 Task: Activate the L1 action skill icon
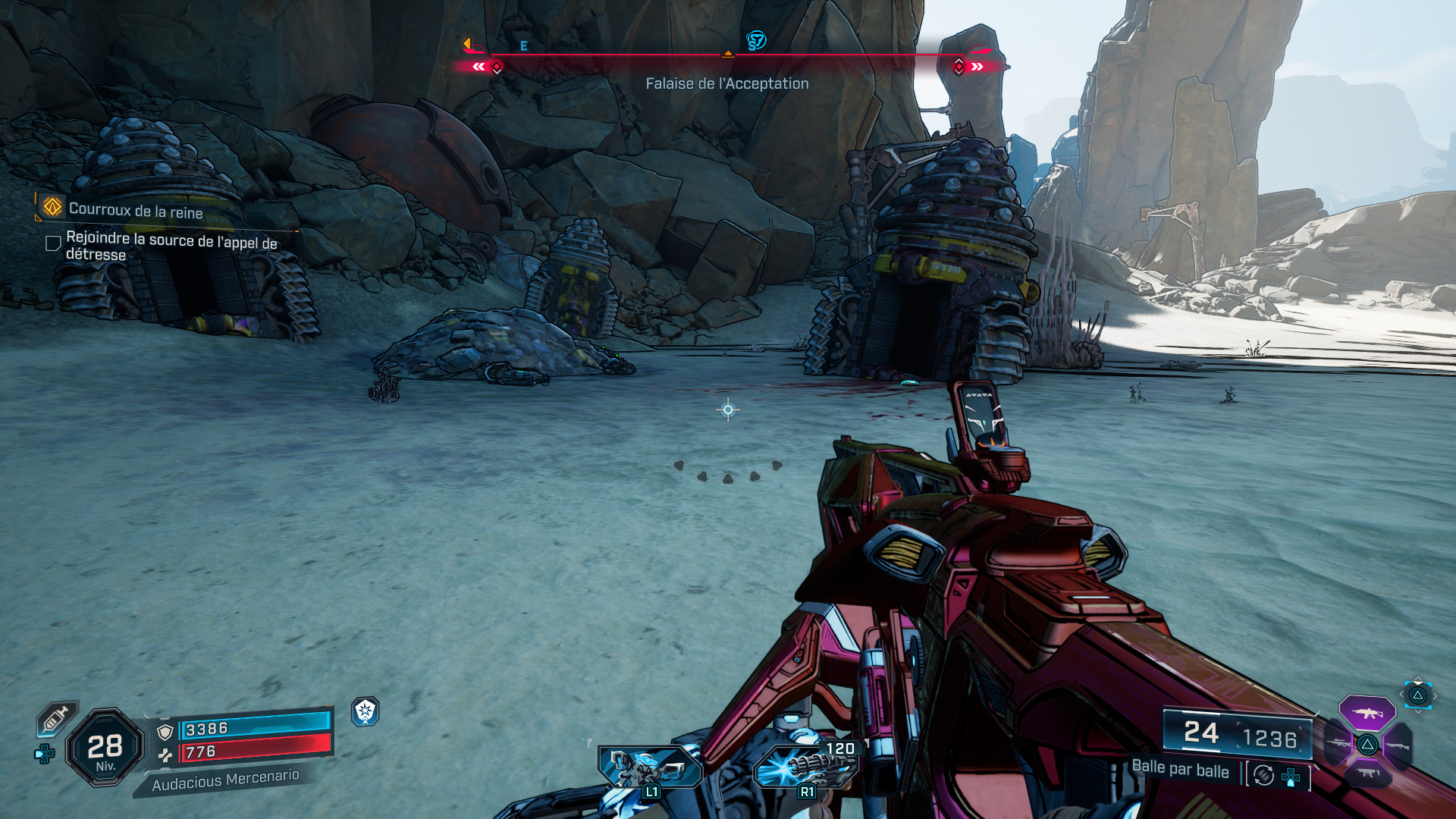pos(649,767)
